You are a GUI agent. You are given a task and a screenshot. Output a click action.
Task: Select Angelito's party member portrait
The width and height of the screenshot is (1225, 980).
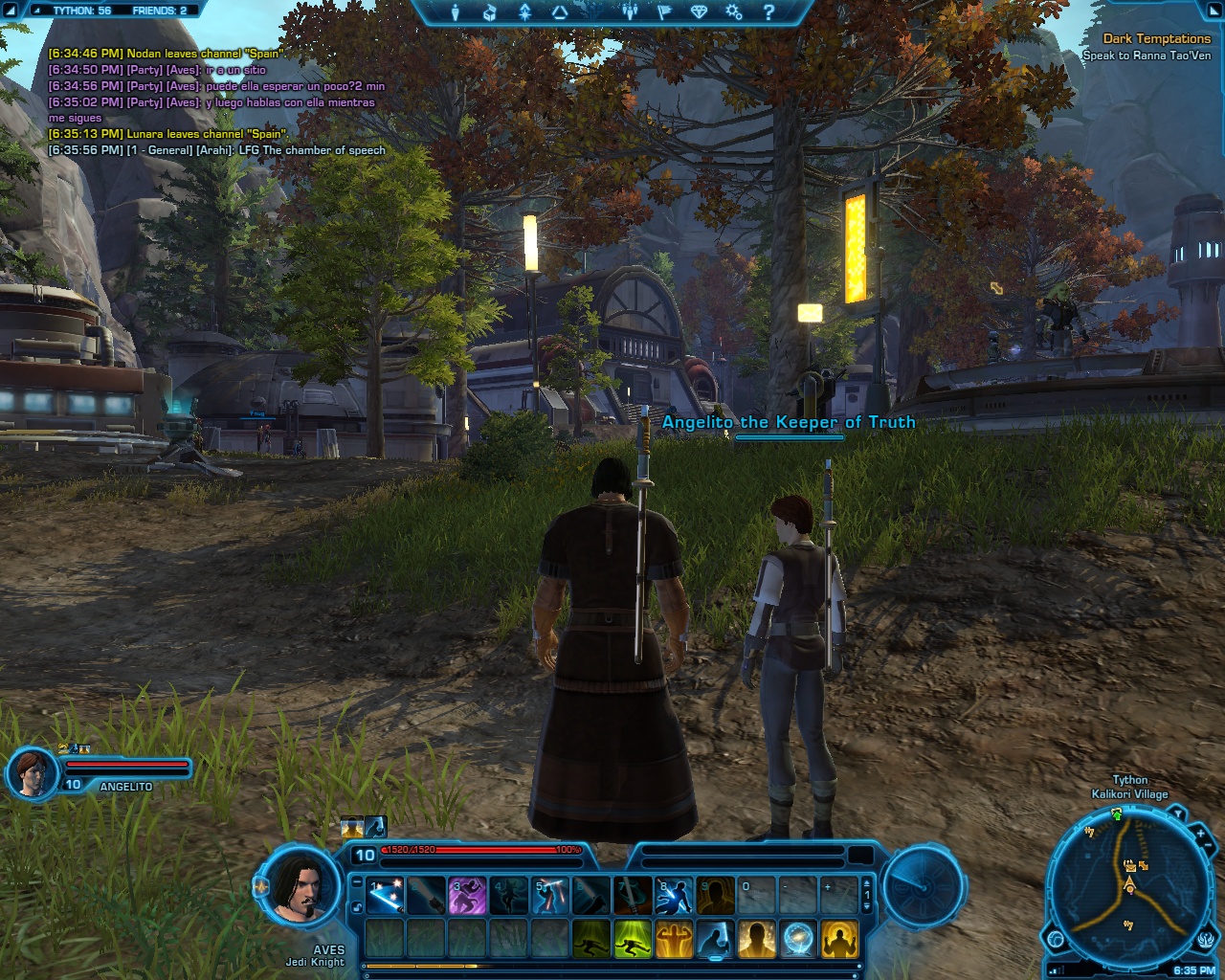(33, 772)
